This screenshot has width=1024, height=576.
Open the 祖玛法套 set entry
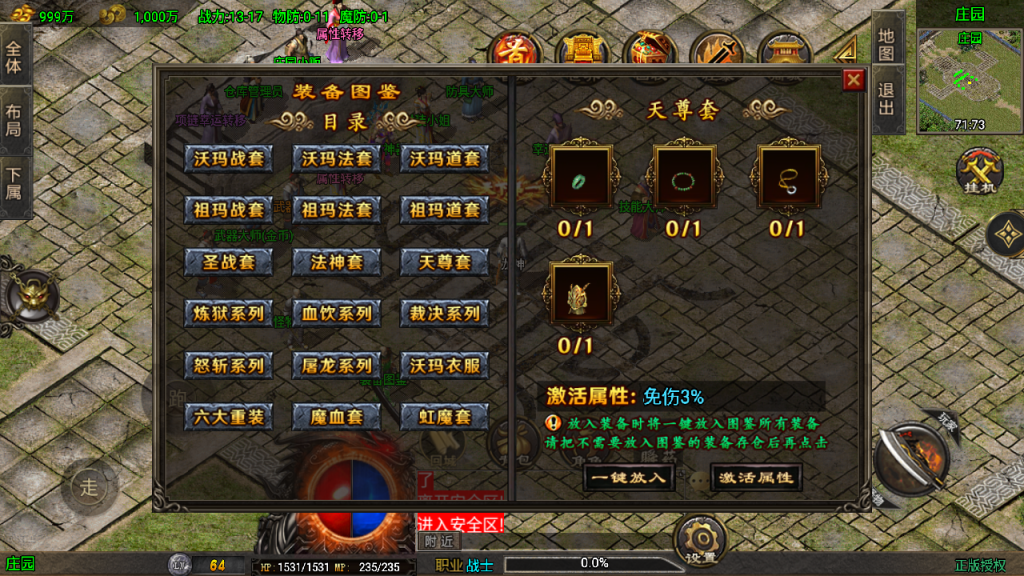click(337, 210)
